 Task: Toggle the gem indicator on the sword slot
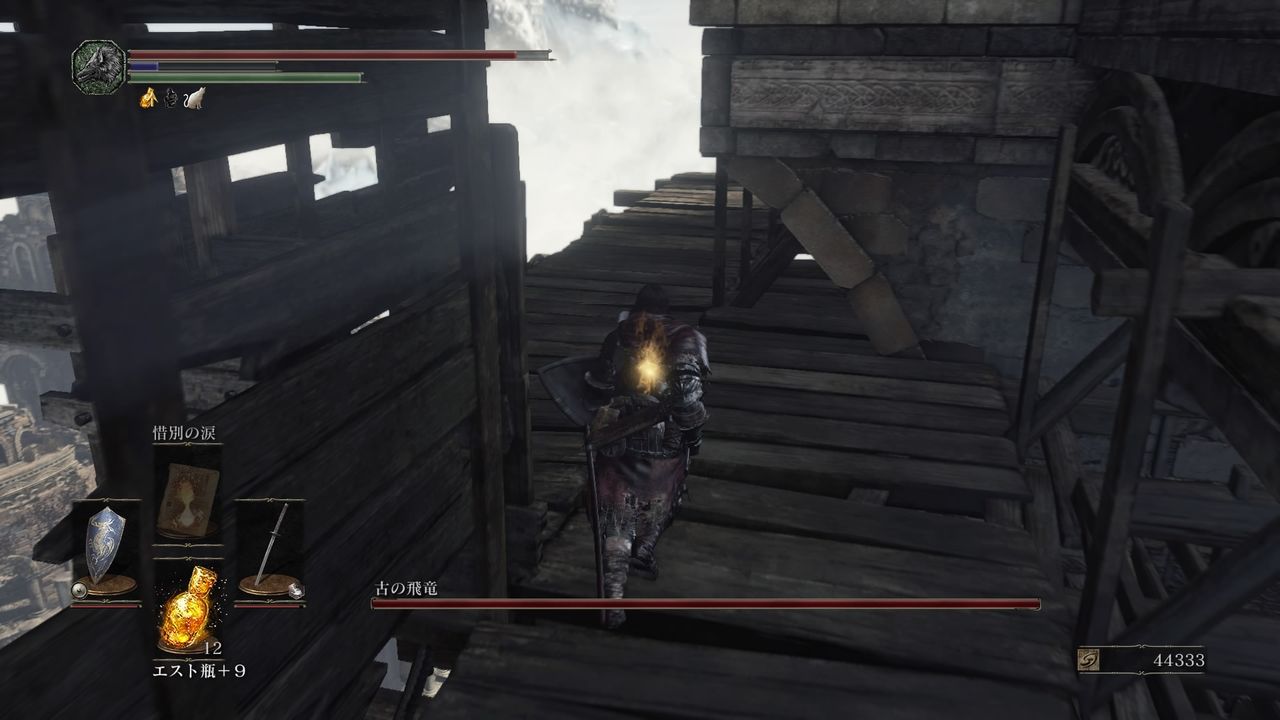pyautogui.click(x=296, y=590)
